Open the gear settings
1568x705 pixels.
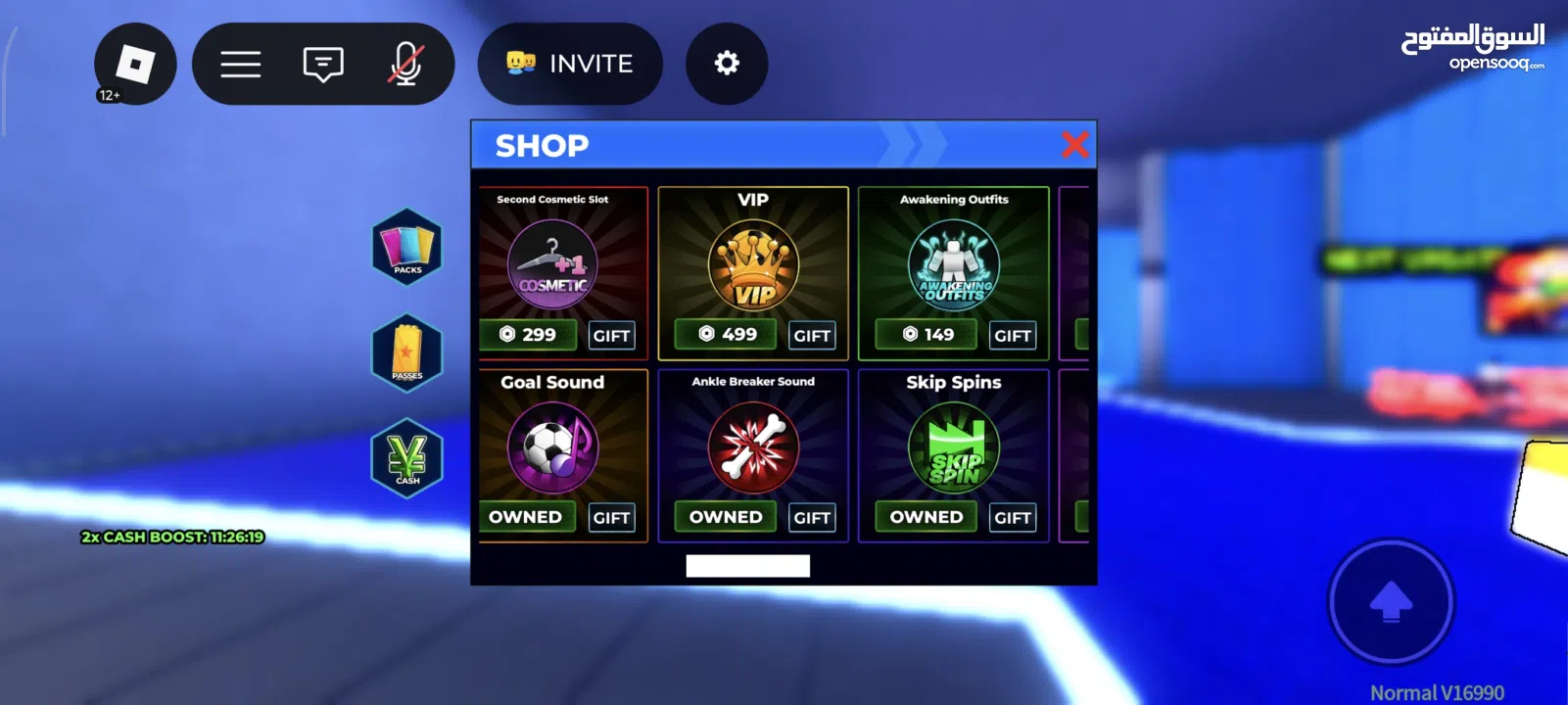(727, 65)
